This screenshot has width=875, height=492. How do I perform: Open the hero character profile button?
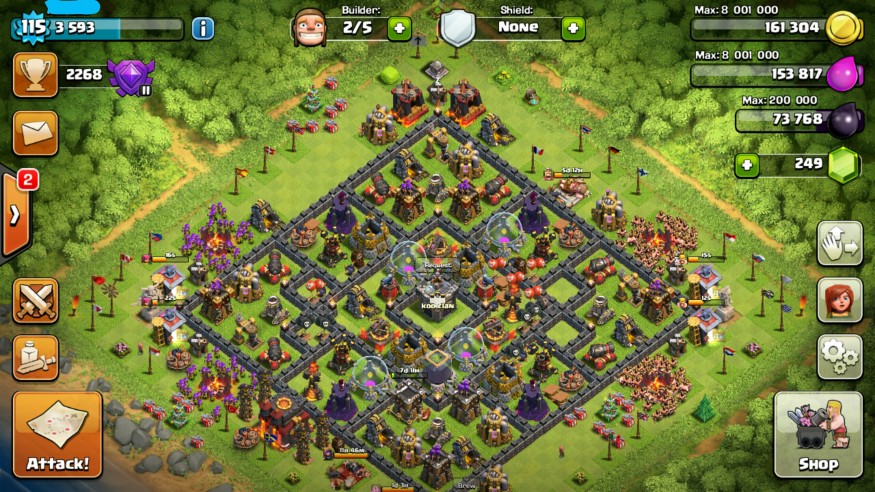pos(839,300)
